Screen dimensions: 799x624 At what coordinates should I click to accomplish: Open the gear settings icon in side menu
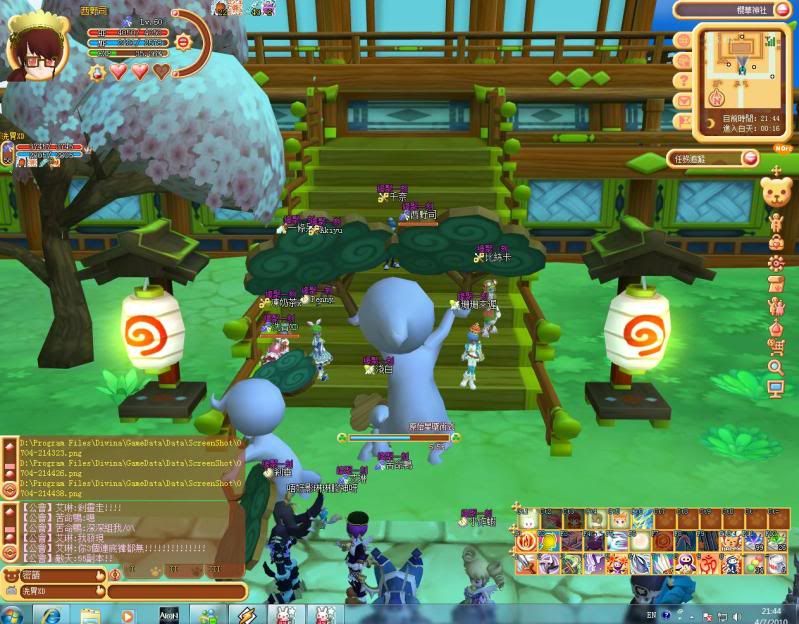pyautogui.click(x=776, y=263)
